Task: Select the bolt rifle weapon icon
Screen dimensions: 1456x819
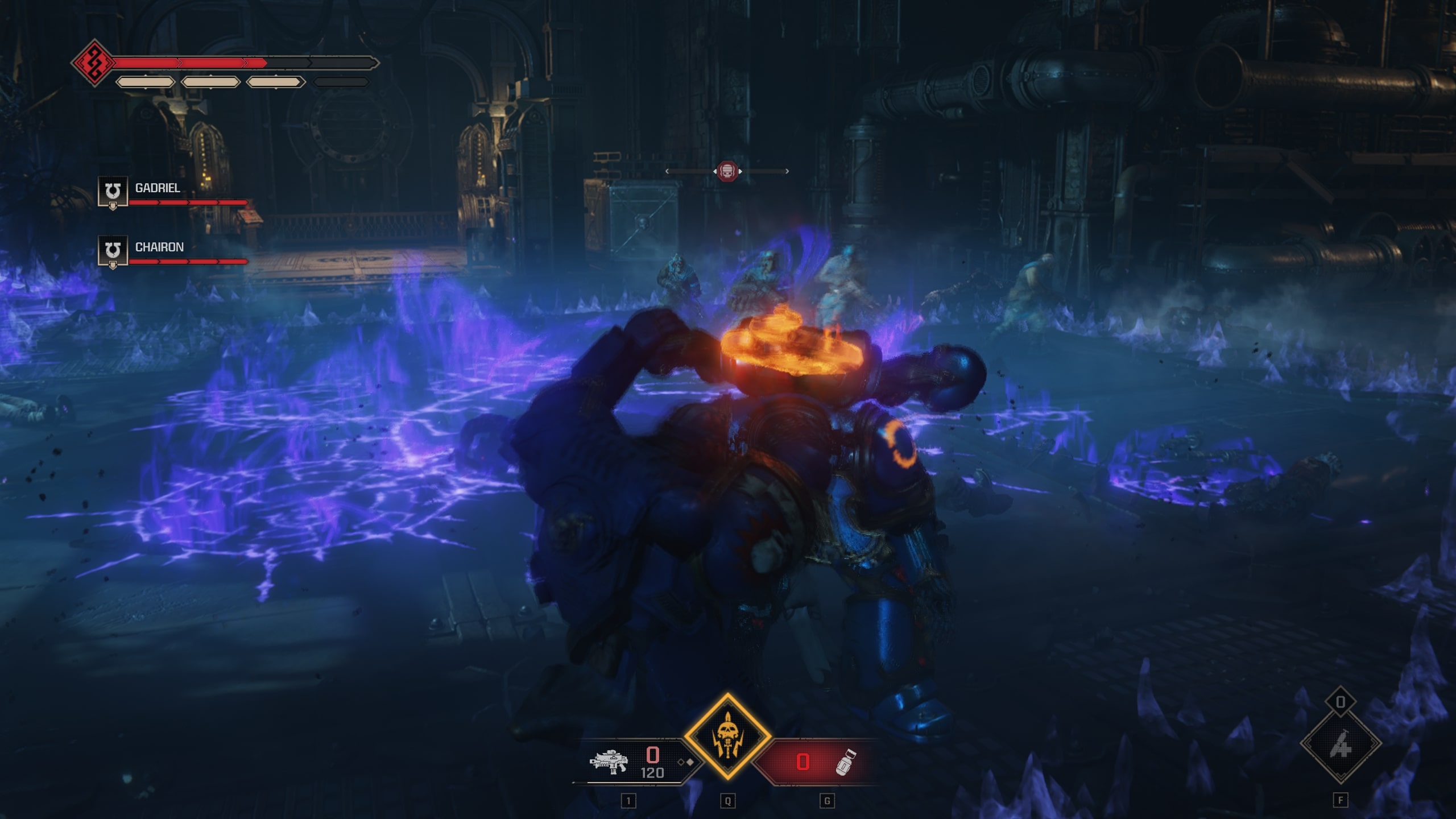Action: tap(608, 762)
